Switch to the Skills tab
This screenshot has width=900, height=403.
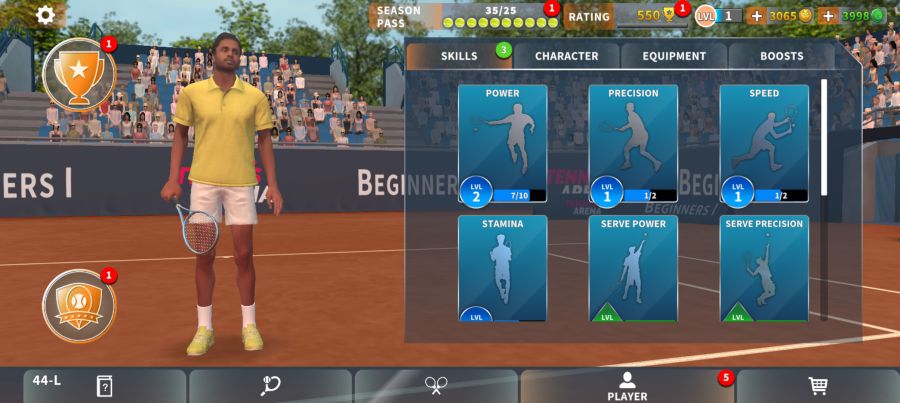click(459, 56)
